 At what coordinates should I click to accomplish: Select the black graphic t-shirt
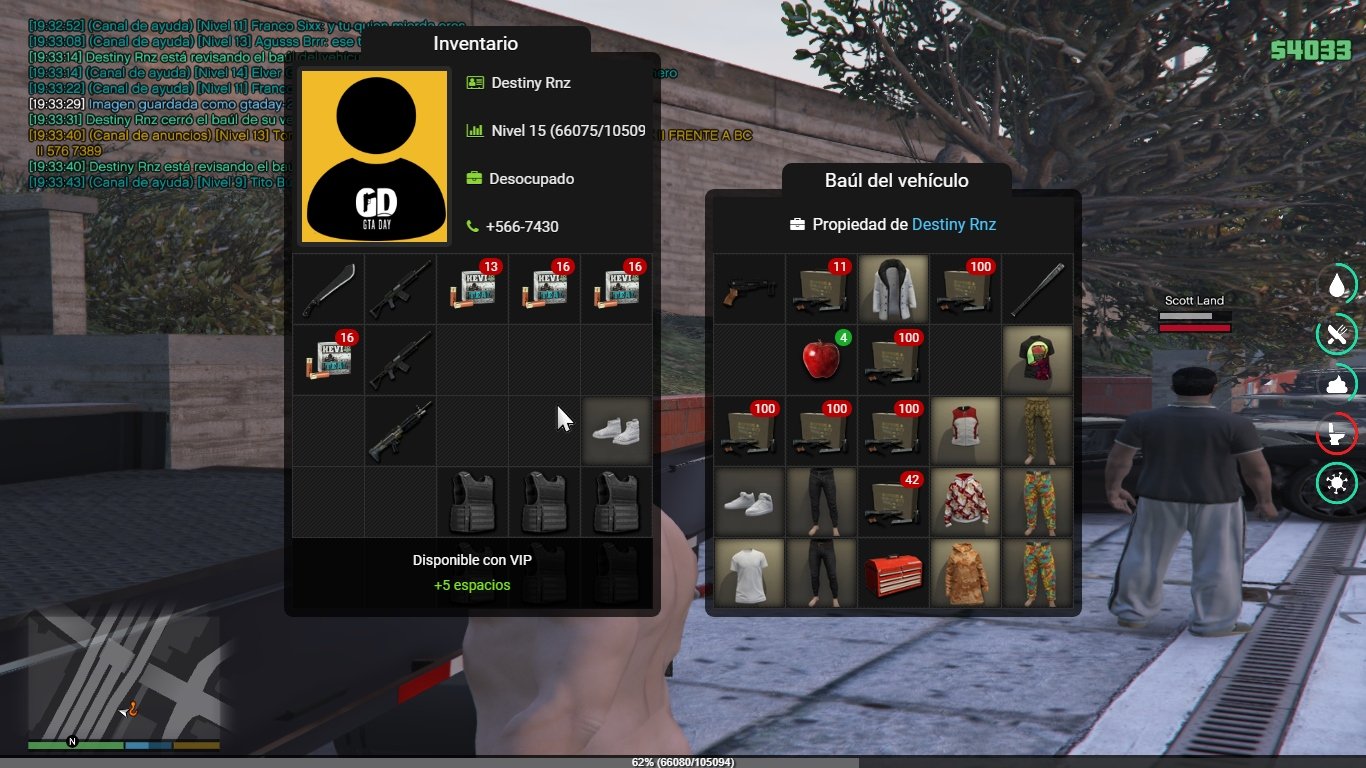tap(1037, 359)
